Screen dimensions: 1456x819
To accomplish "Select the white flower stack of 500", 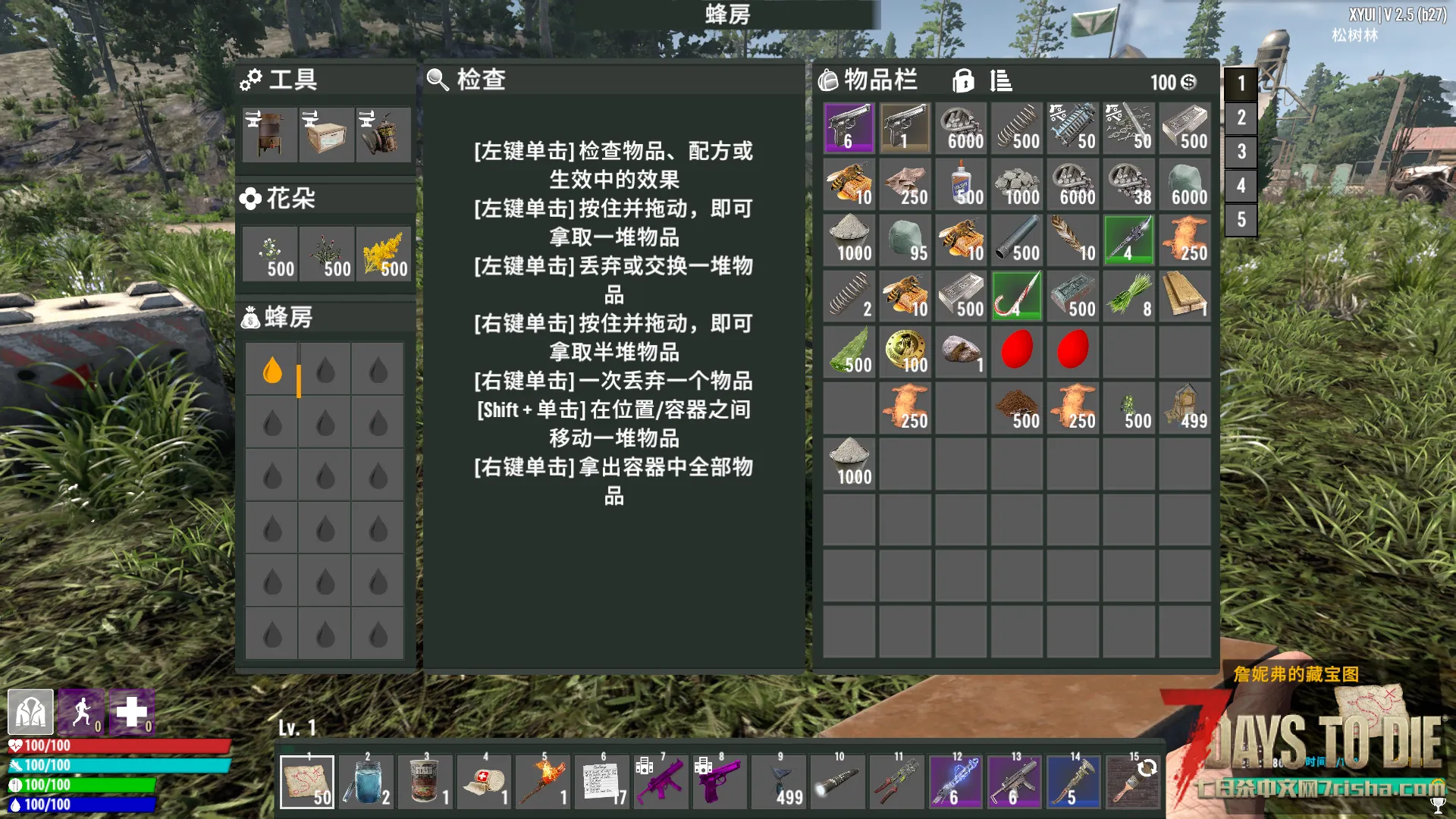I will 271,254.
